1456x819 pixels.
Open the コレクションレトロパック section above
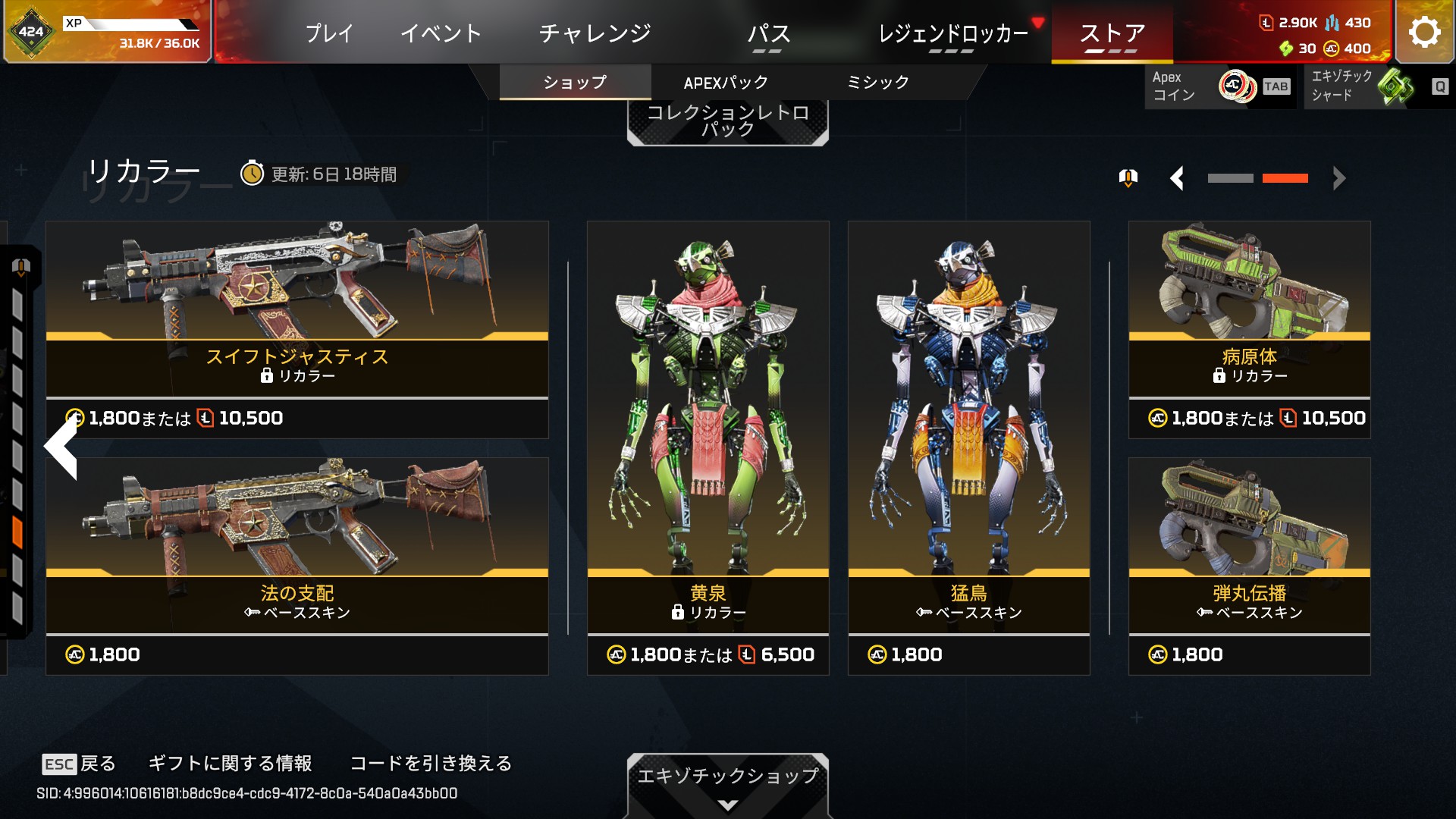click(727, 121)
